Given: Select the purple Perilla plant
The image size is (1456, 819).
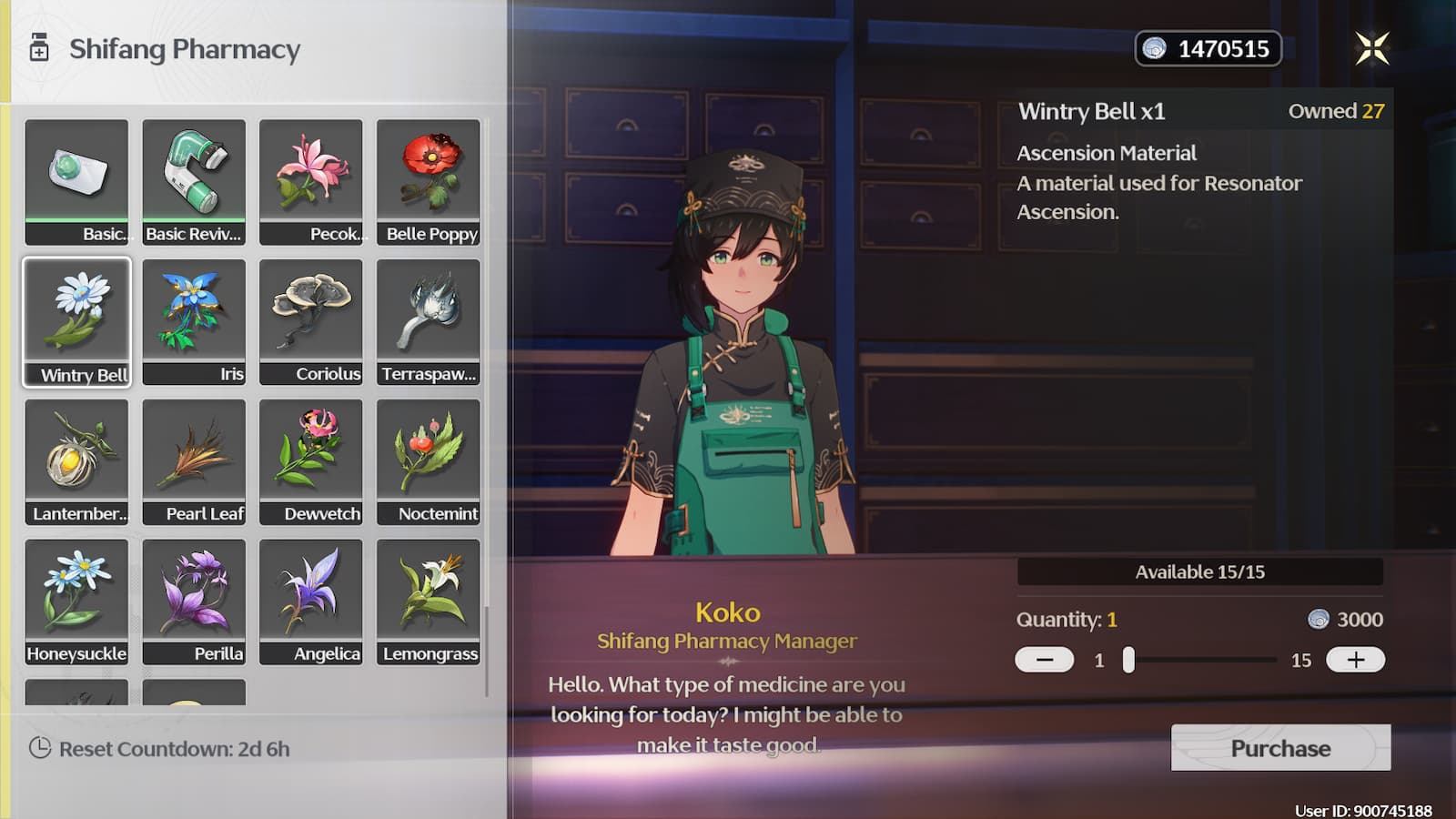Looking at the screenshot, I should click(x=194, y=602).
